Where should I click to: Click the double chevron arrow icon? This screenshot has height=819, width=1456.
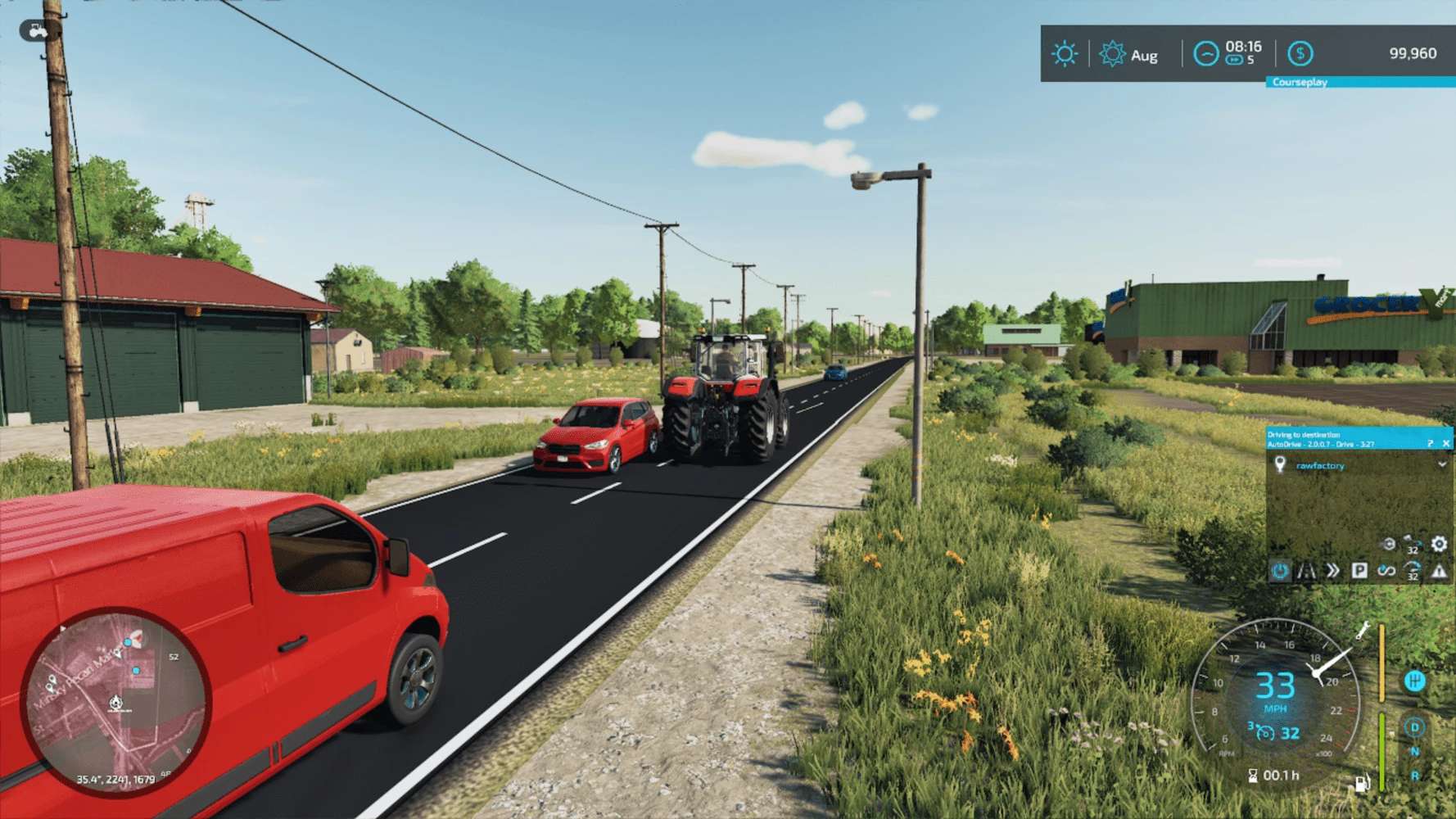coord(1332,571)
